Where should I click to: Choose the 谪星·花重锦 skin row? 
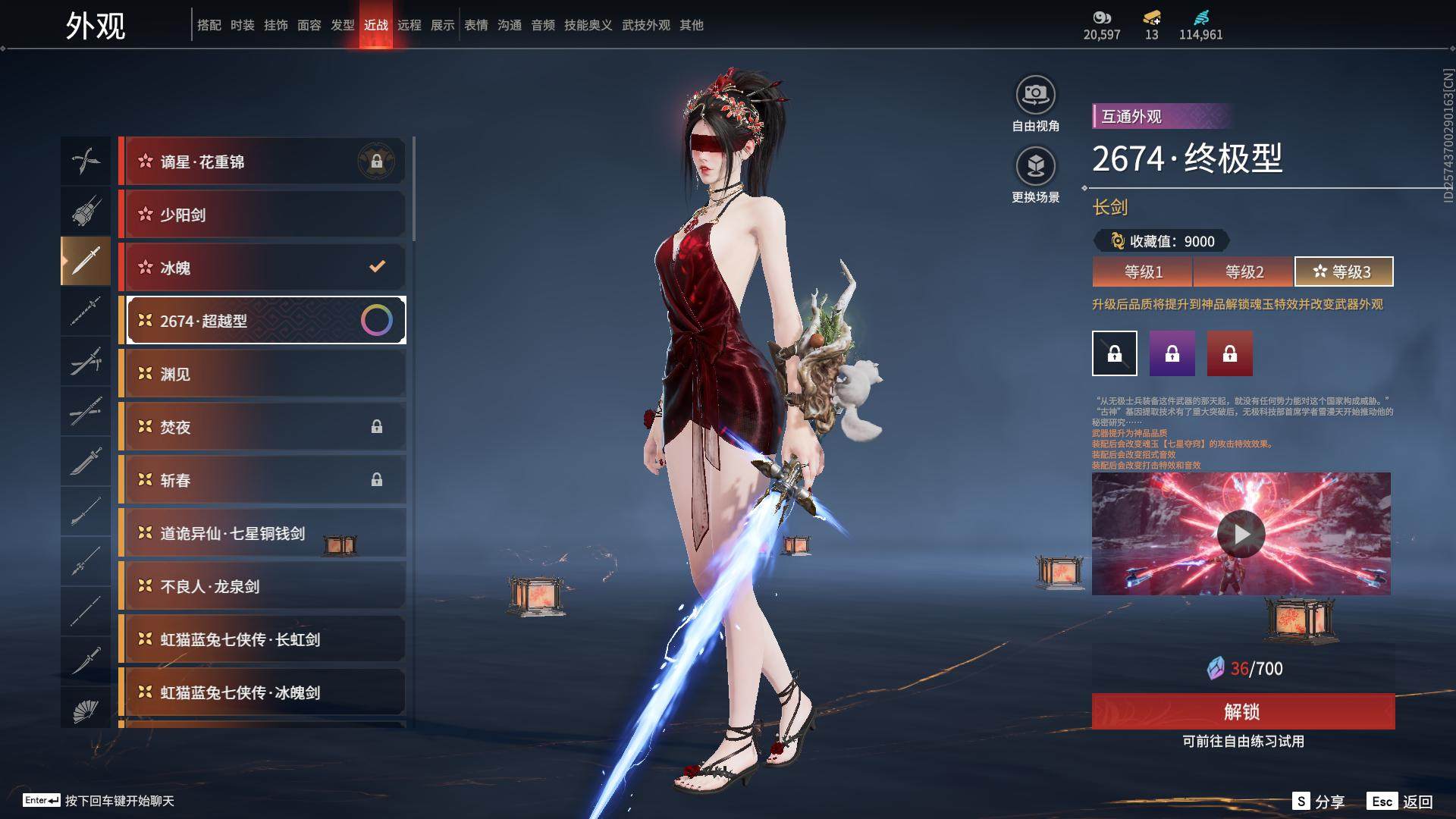point(262,162)
